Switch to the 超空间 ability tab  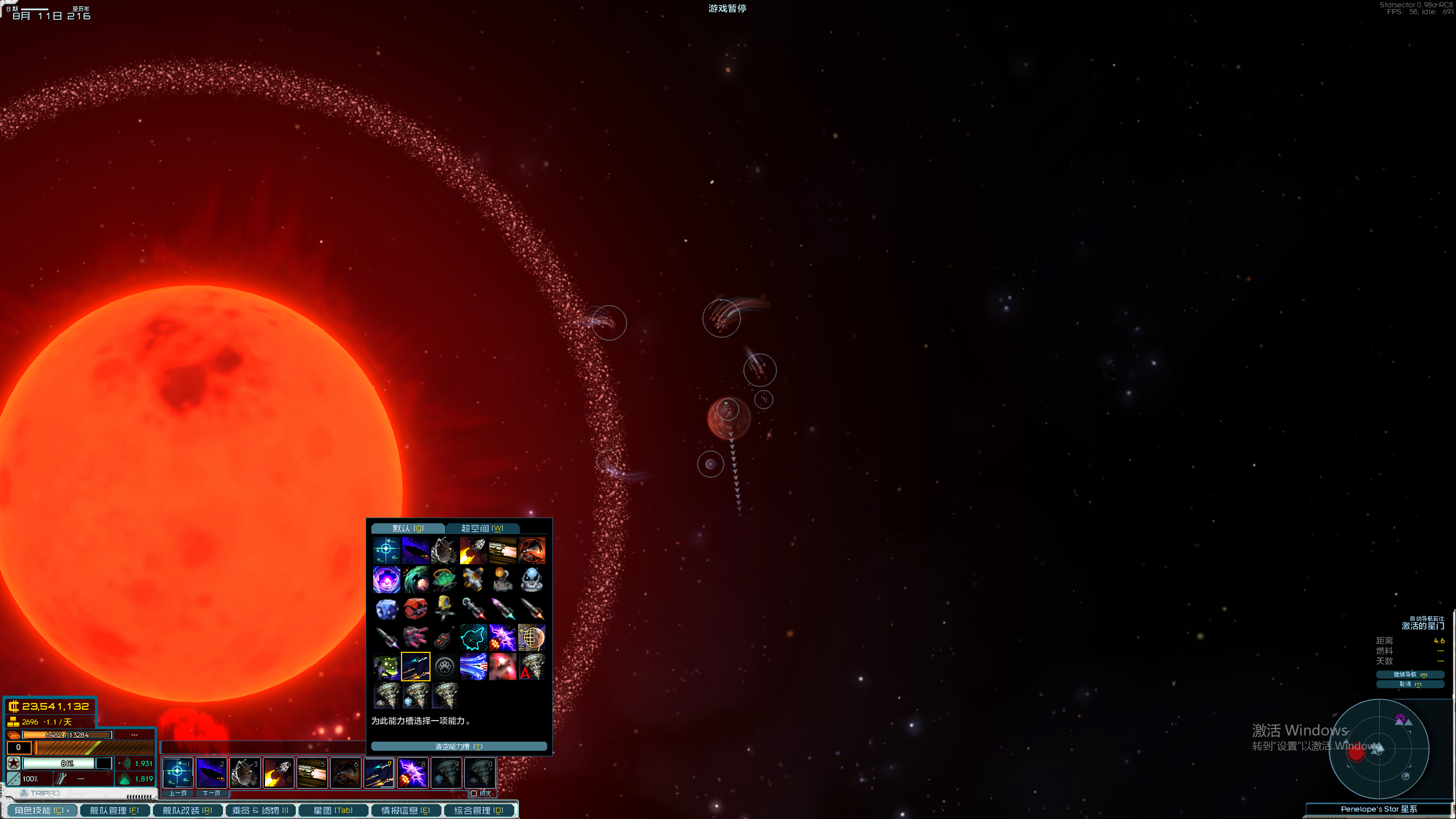(x=482, y=528)
